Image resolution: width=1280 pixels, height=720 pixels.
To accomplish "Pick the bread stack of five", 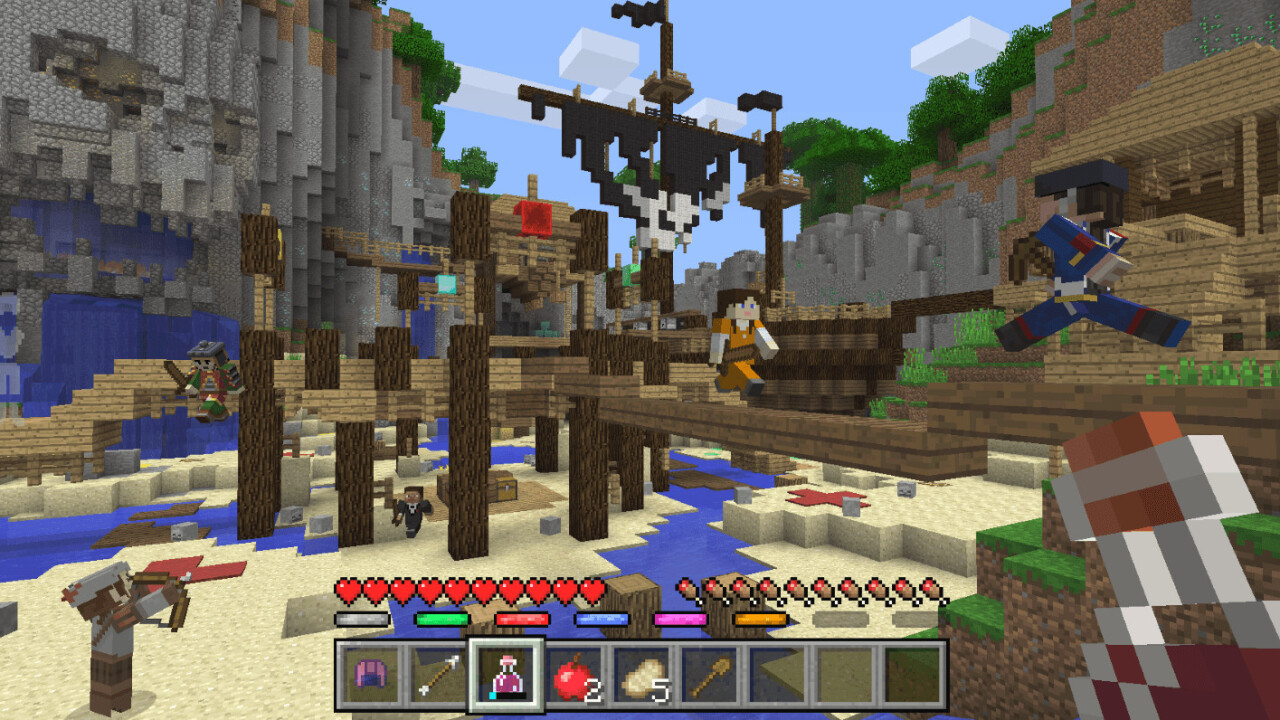I will [x=642, y=676].
